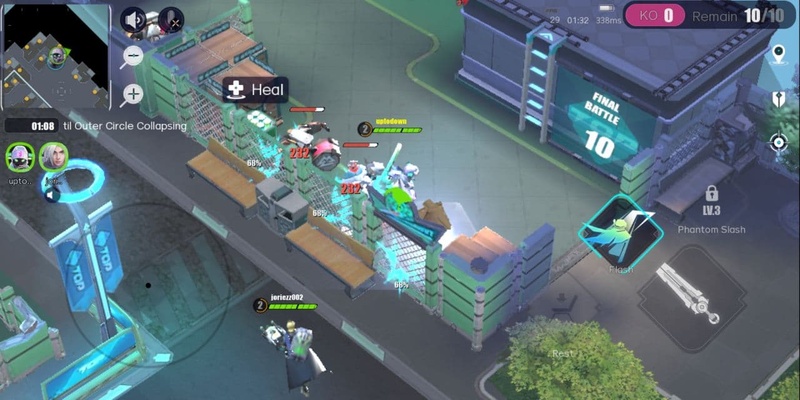The image size is (800, 400).
Task: Tap the Rest button
Action: point(563,354)
